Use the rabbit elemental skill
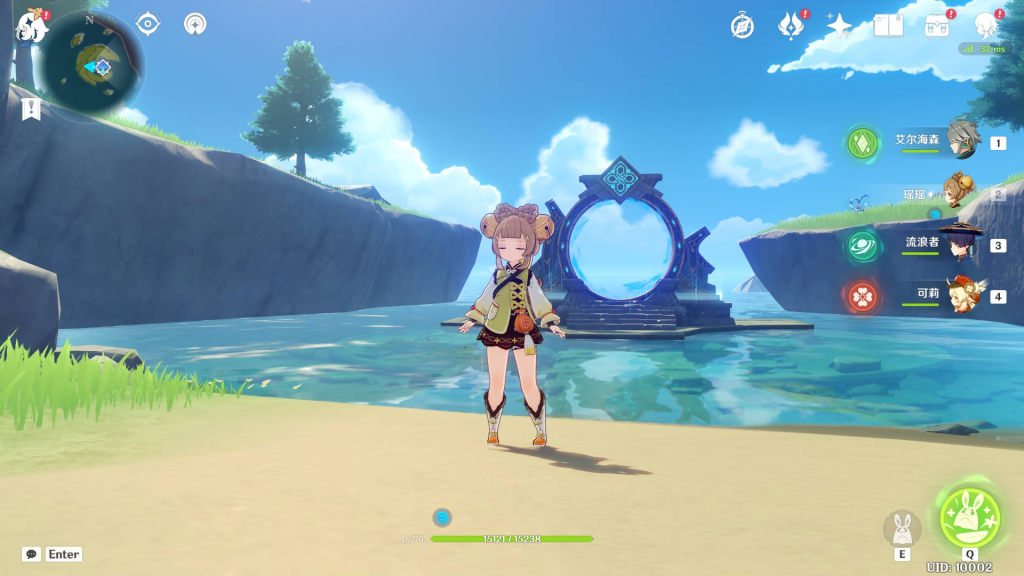The height and width of the screenshot is (576, 1024). 902,528
